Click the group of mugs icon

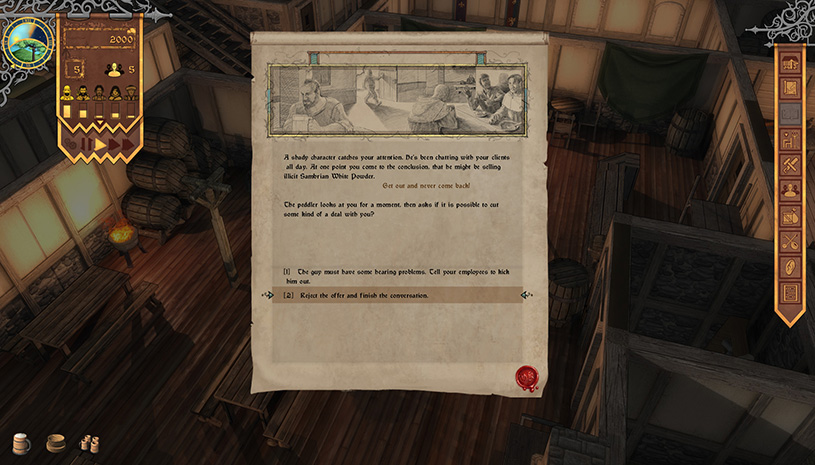89,443
